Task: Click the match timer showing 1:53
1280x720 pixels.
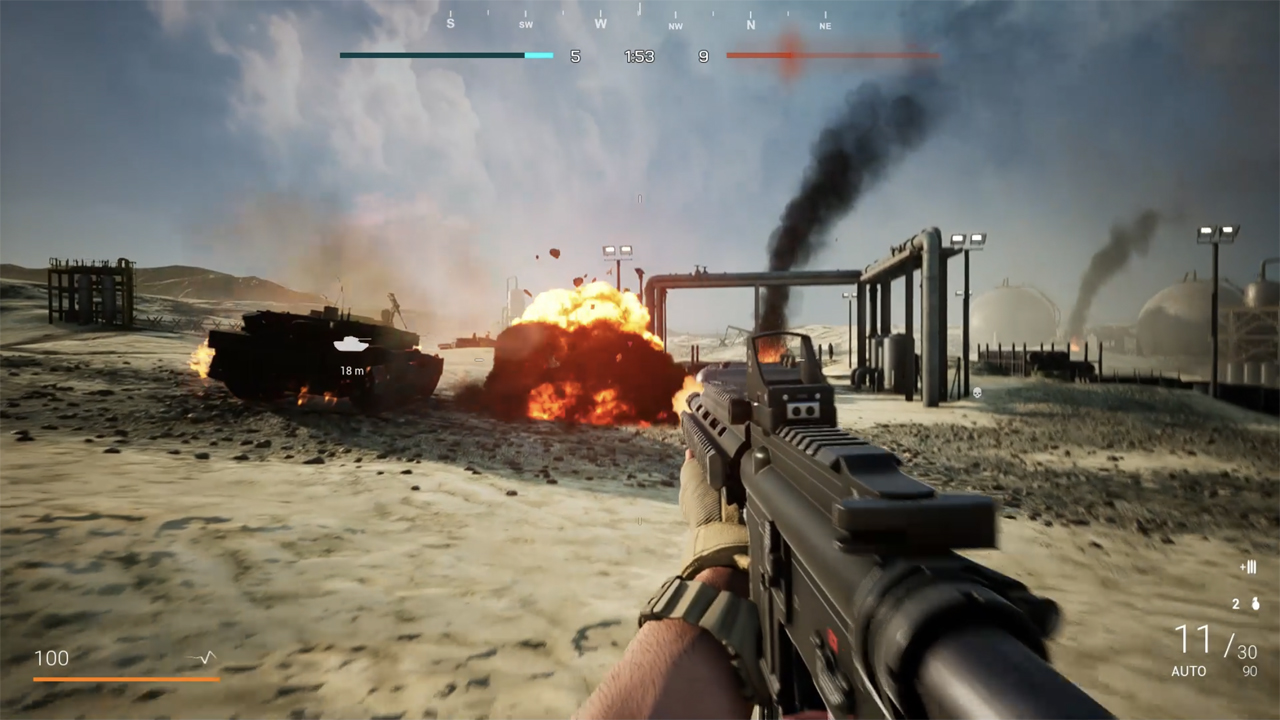Action: (639, 56)
